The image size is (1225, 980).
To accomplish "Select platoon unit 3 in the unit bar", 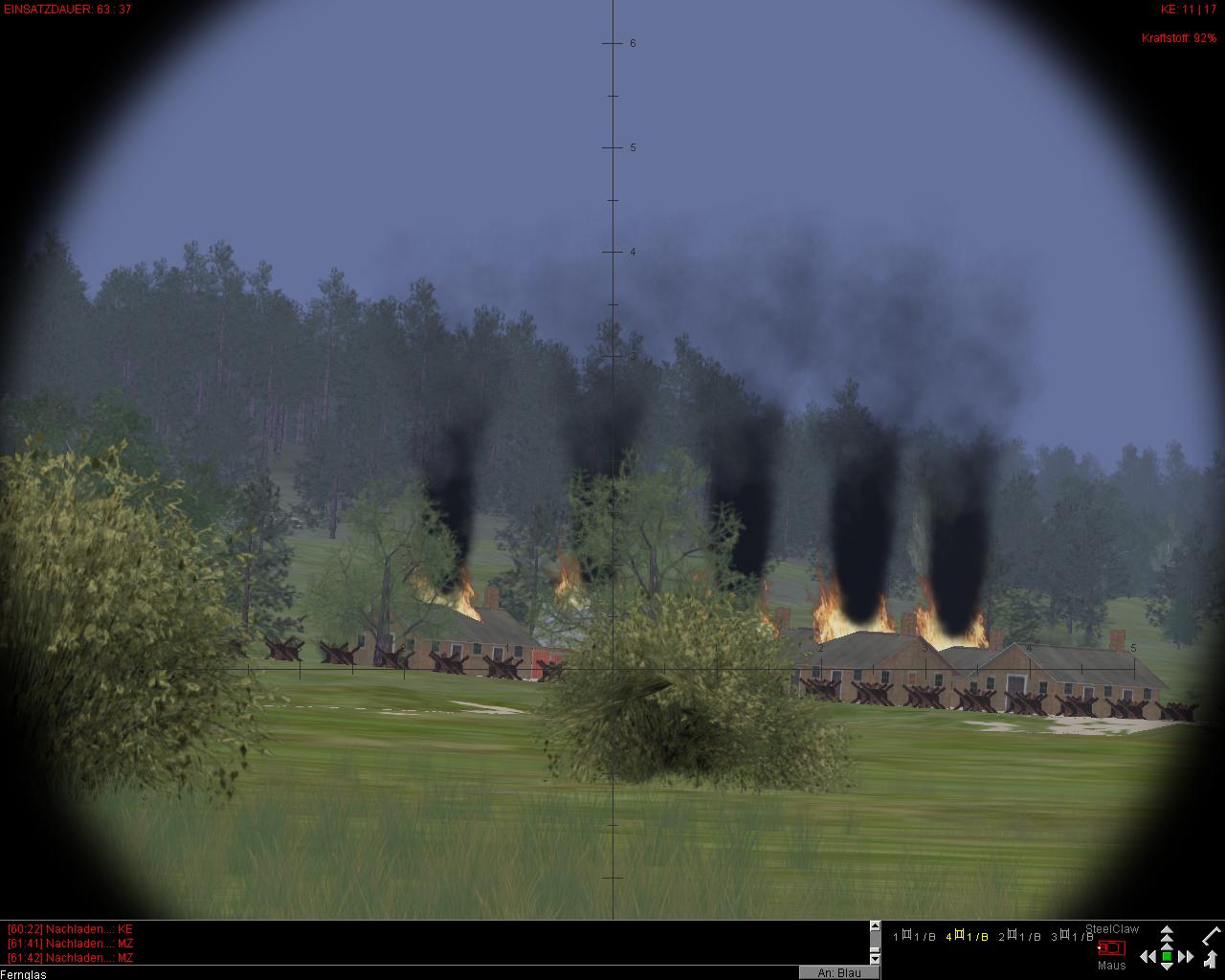I will 1072,937.
